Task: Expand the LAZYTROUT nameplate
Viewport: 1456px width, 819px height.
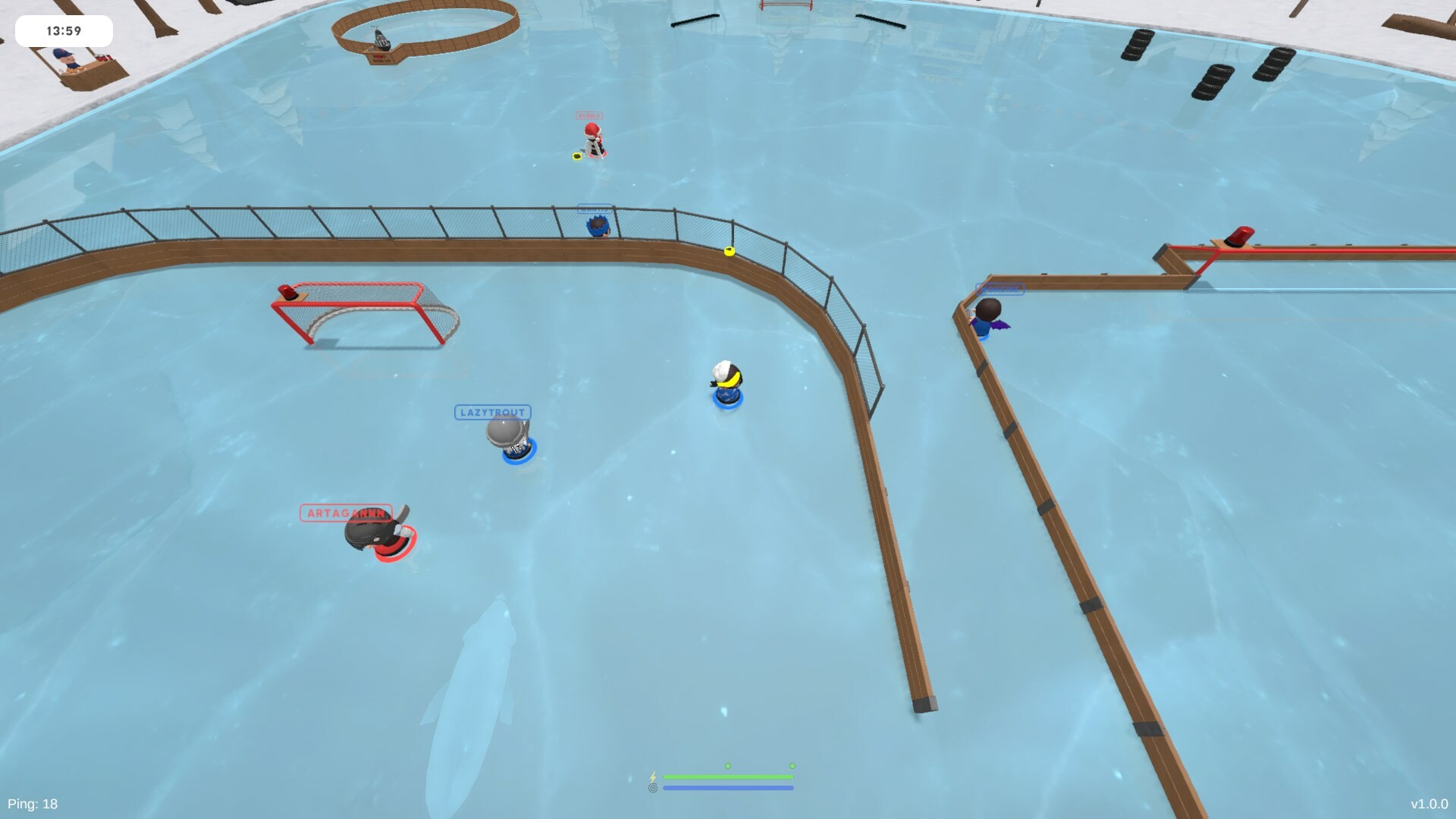Action: click(491, 412)
